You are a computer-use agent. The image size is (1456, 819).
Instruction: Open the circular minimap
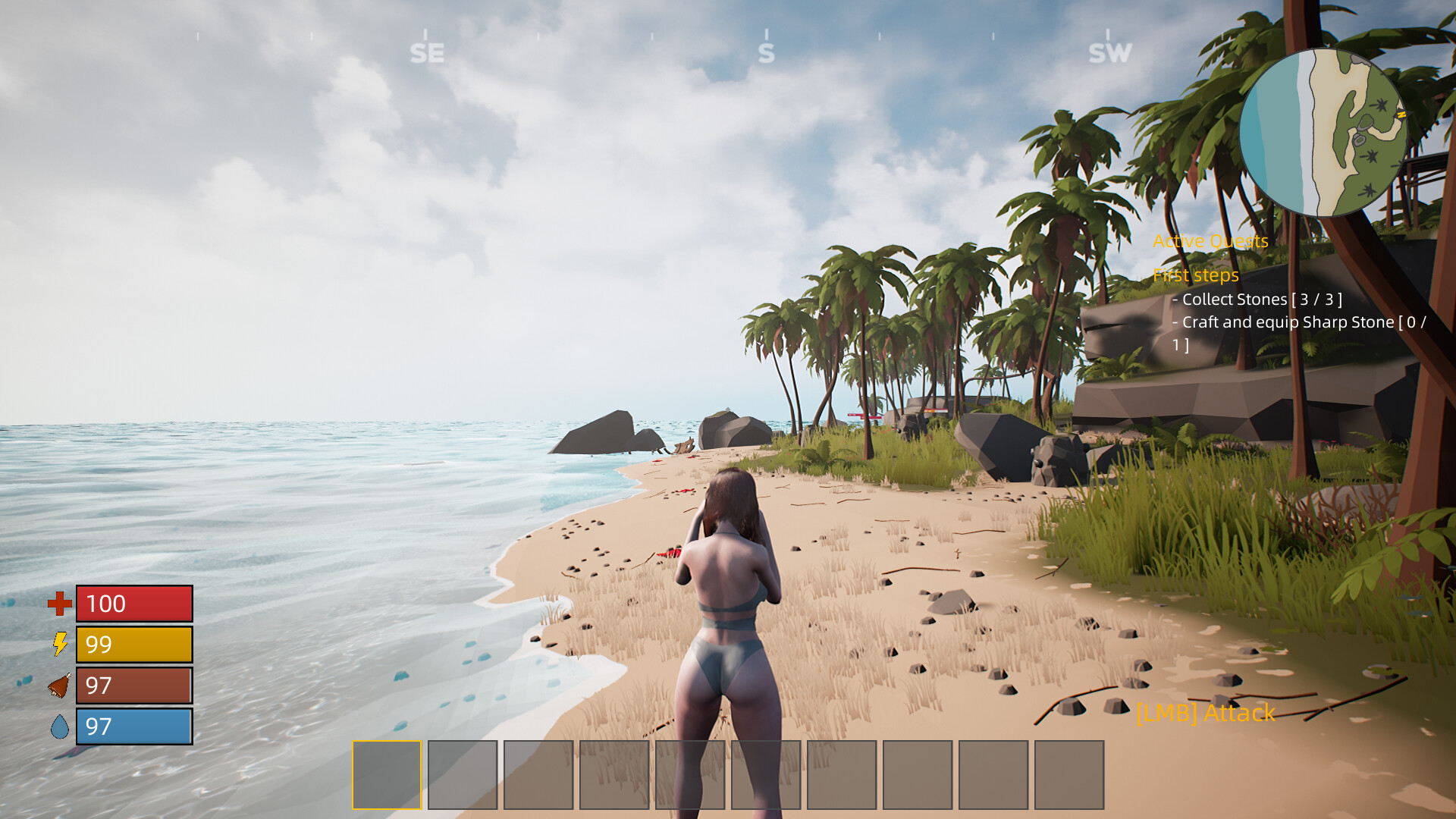(1323, 133)
